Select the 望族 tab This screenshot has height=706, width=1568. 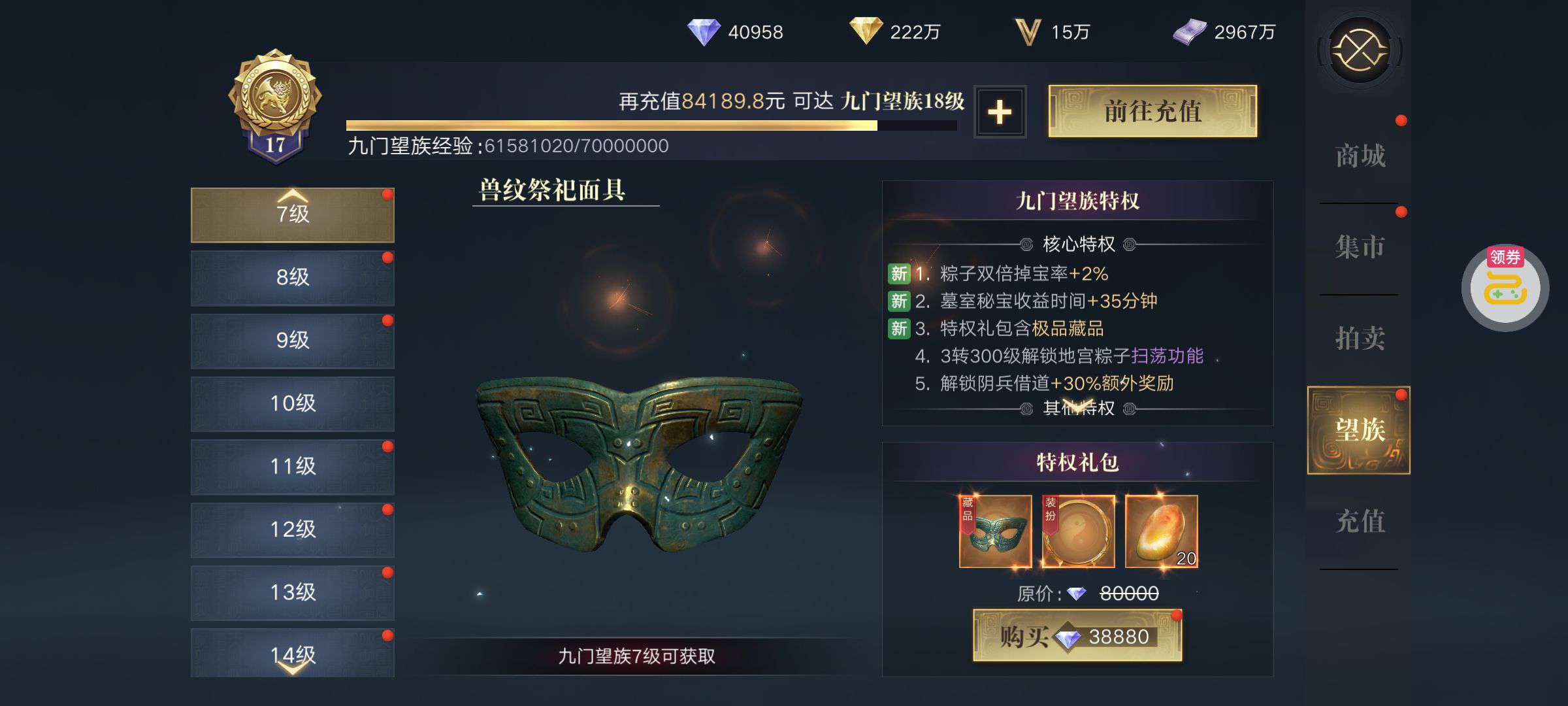(1359, 430)
